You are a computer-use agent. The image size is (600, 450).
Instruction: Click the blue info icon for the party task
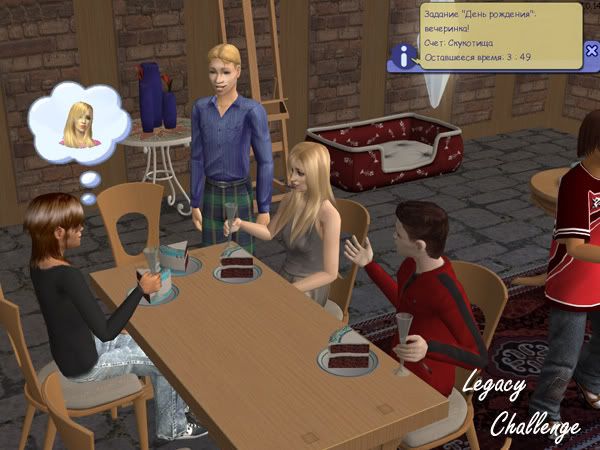coord(404,58)
